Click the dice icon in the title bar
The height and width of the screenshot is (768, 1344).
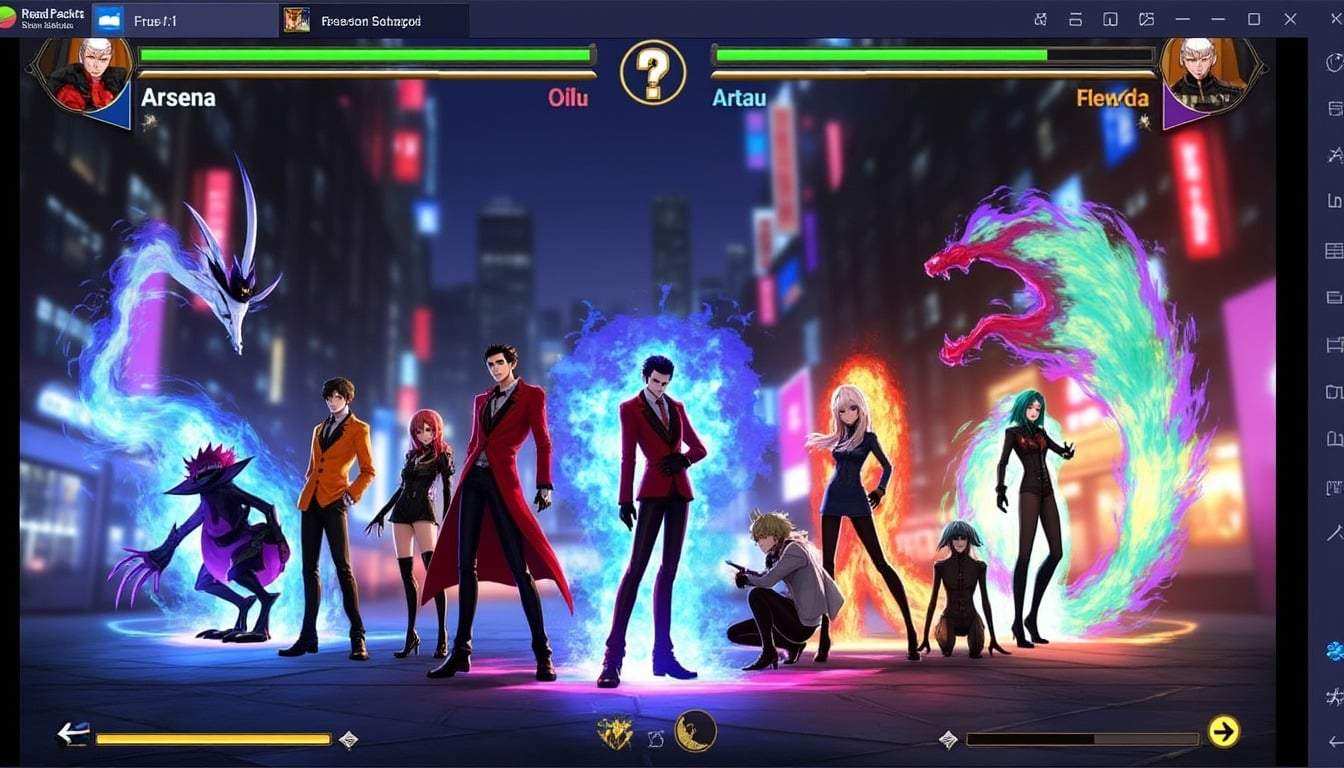pyautogui.click(x=1040, y=18)
